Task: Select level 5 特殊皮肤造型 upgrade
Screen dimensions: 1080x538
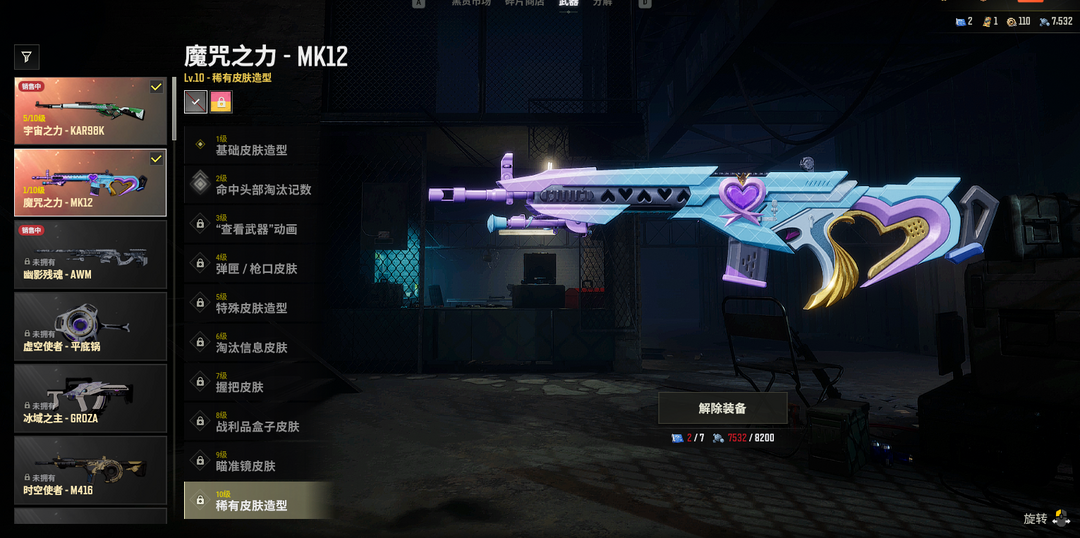Action: point(257,304)
